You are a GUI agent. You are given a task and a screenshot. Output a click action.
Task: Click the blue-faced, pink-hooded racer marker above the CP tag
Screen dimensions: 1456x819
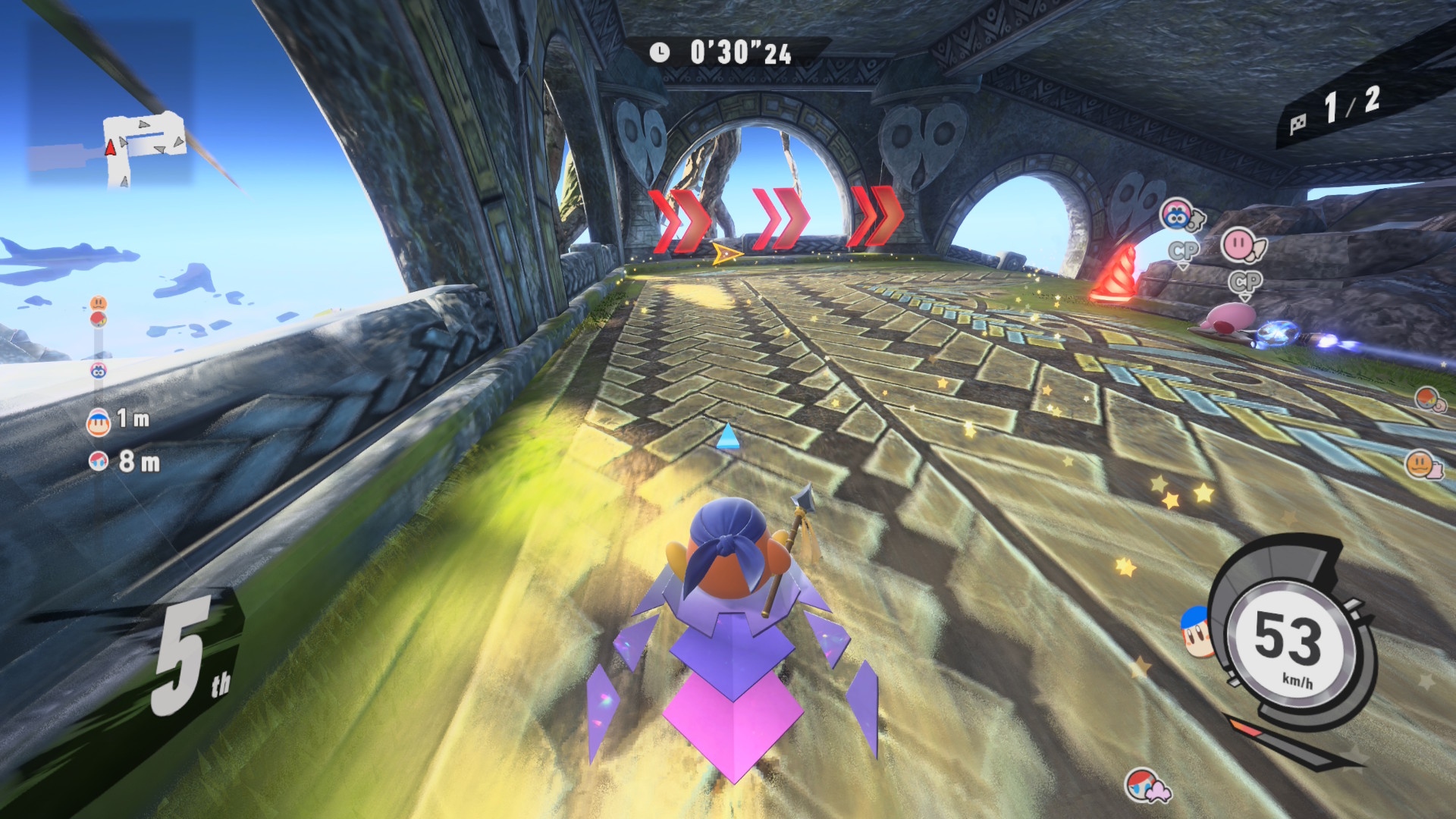coord(1179,216)
